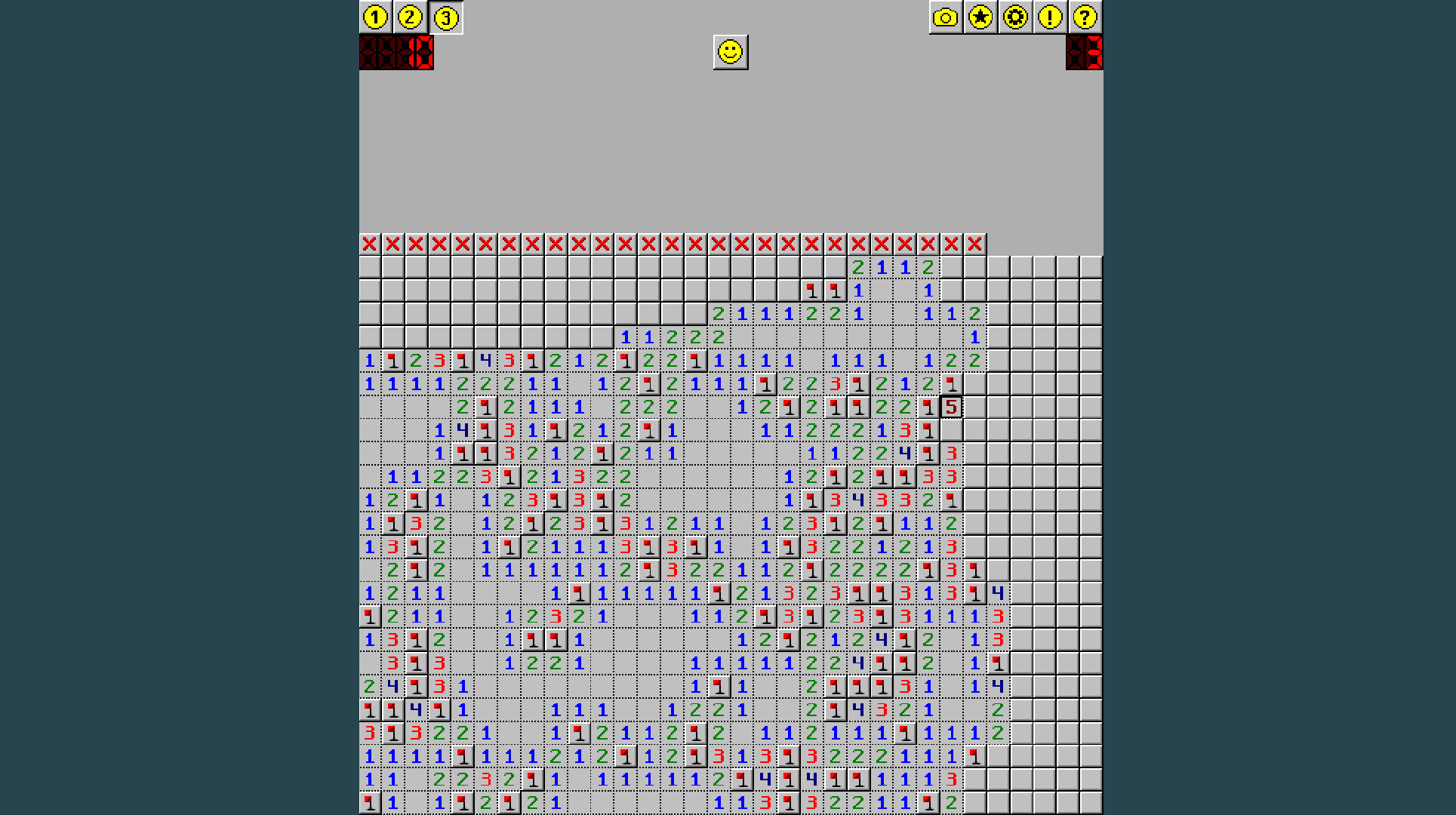
Task: Select difficulty level 3
Action: point(445,17)
